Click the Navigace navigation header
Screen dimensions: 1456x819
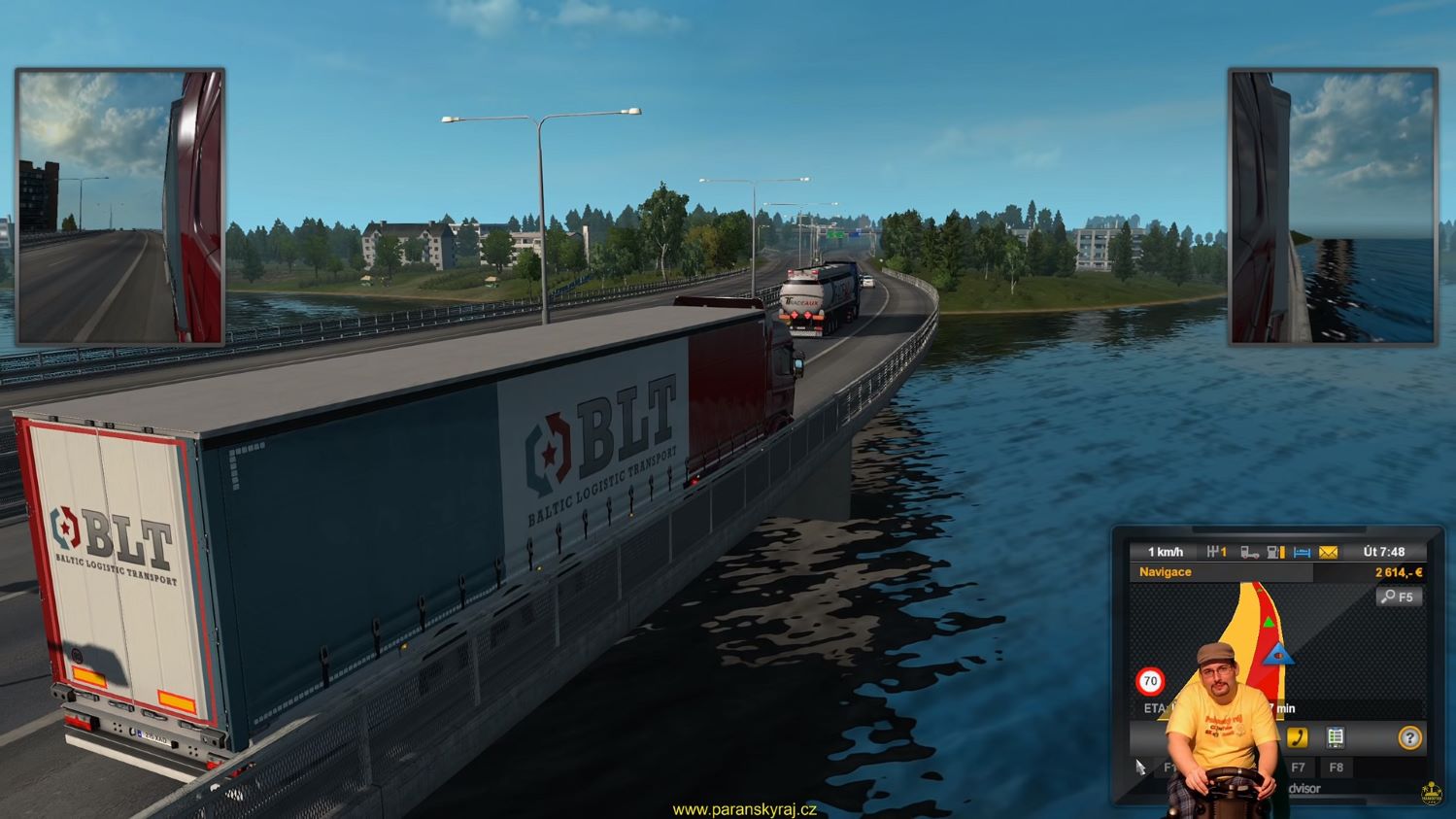[x=1166, y=572]
